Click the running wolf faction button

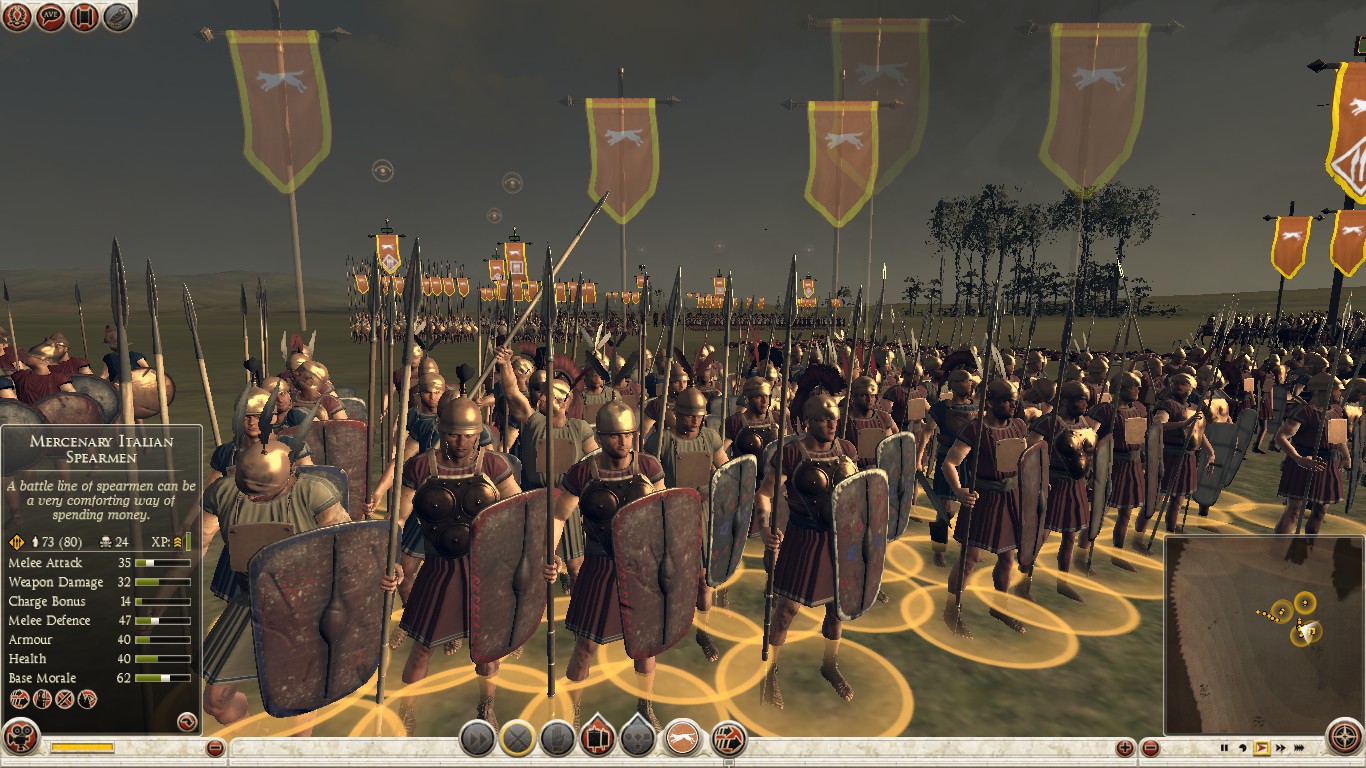pos(684,739)
